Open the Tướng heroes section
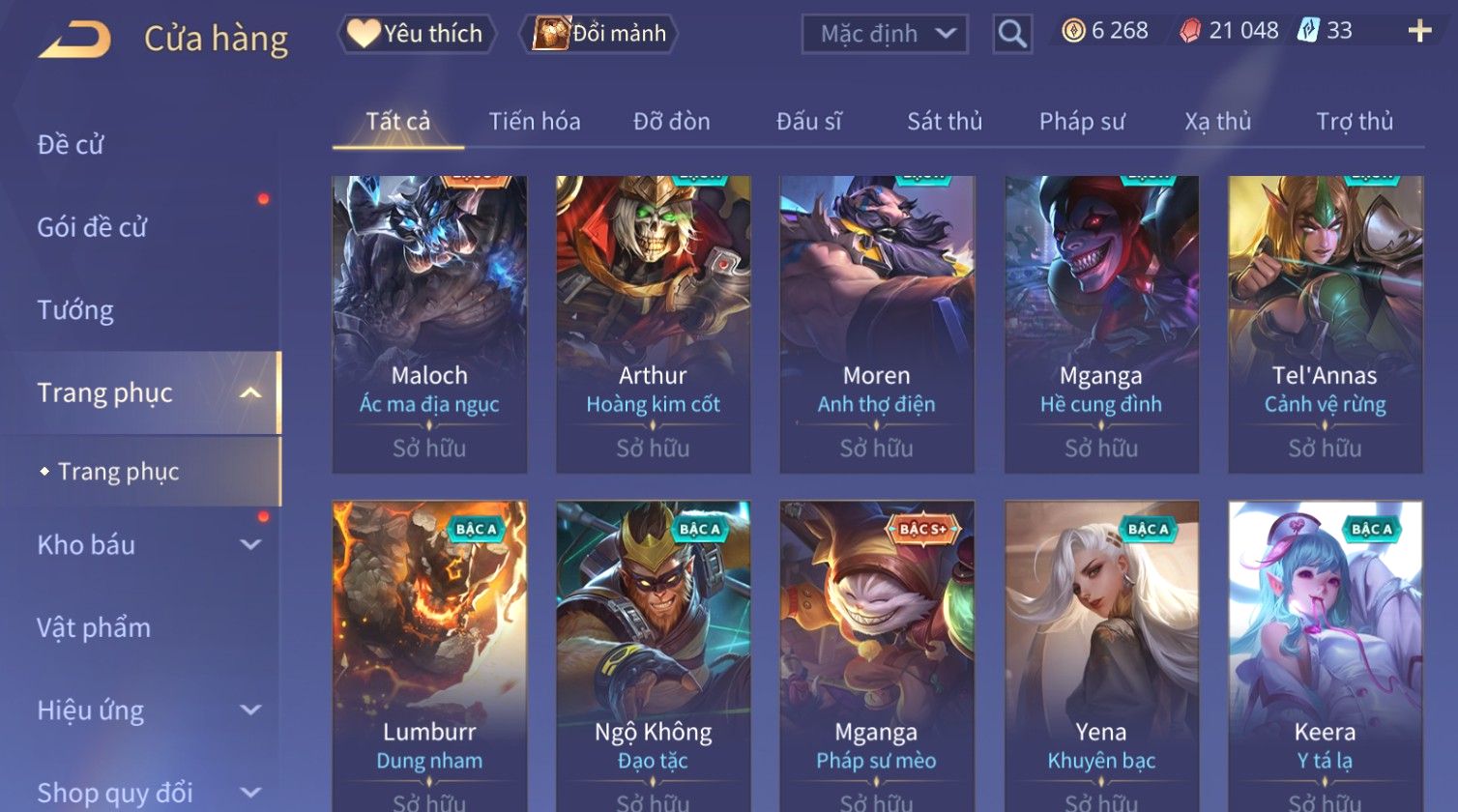Viewport: 1458px width, 812px height. [x=75, y=310]
